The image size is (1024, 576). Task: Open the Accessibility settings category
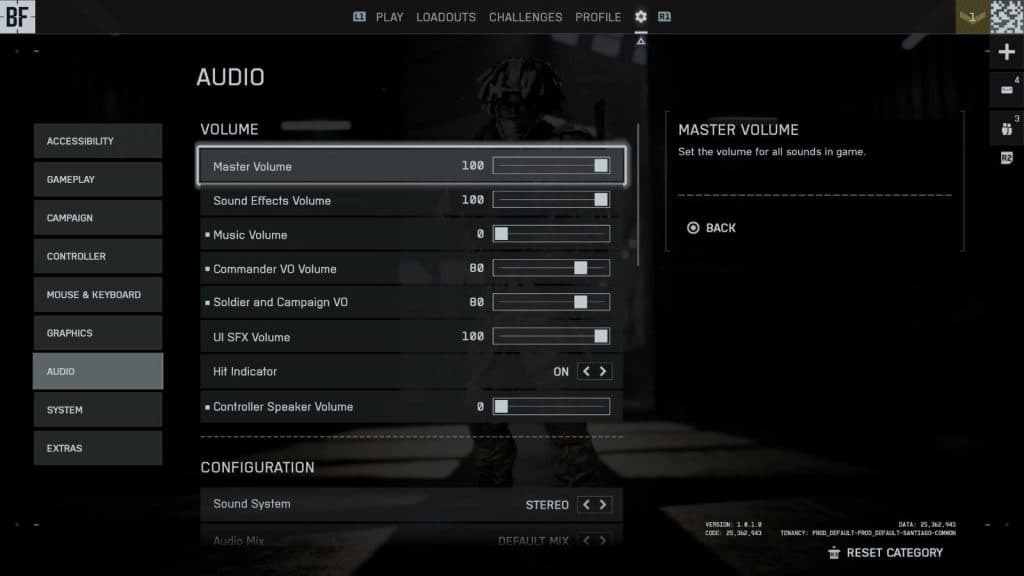pyautogui.click(x=97, y=141)
